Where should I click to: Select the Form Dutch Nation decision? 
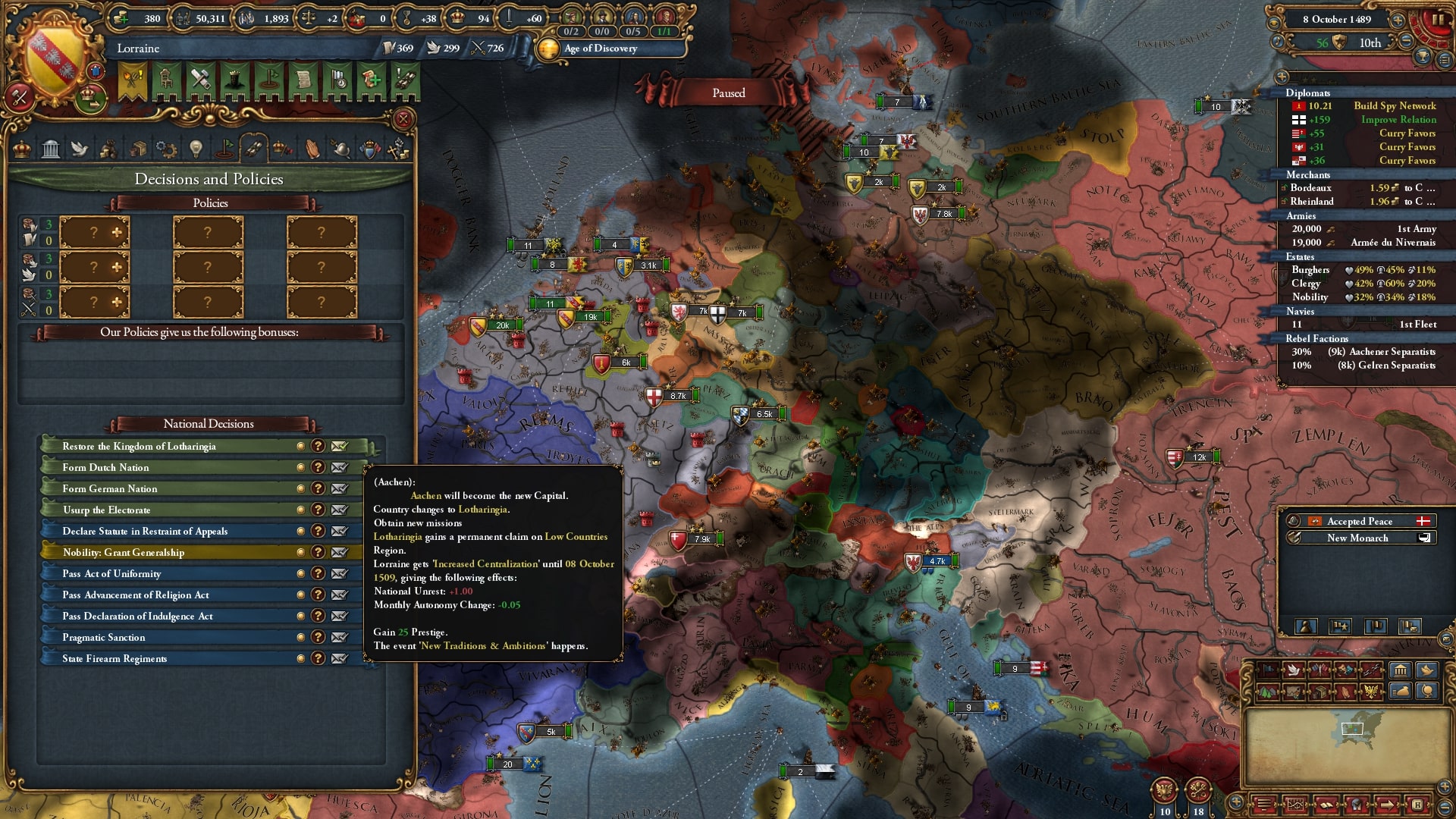[106, 468]
